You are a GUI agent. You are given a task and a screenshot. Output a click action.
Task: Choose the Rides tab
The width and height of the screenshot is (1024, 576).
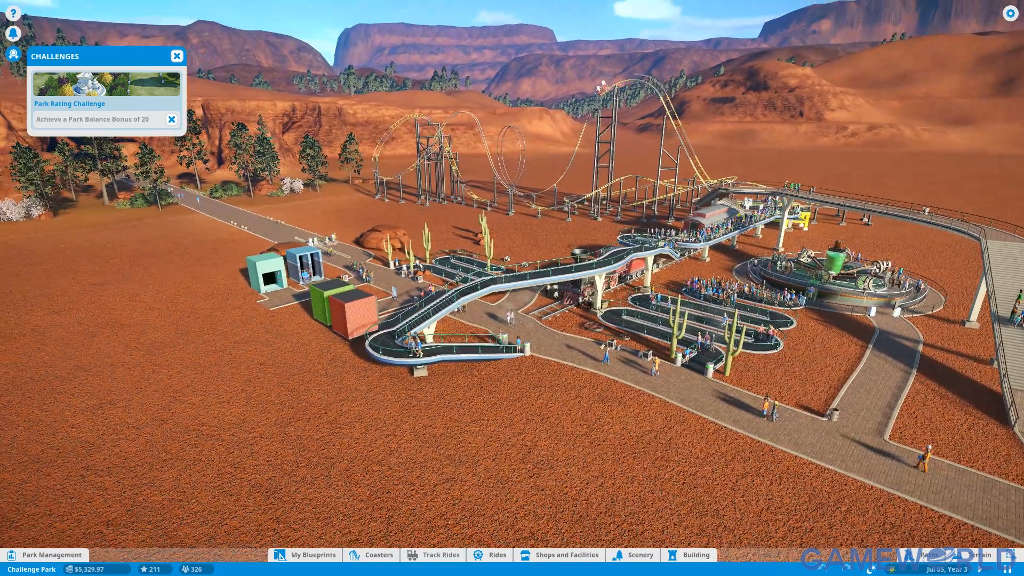(490, 555)
